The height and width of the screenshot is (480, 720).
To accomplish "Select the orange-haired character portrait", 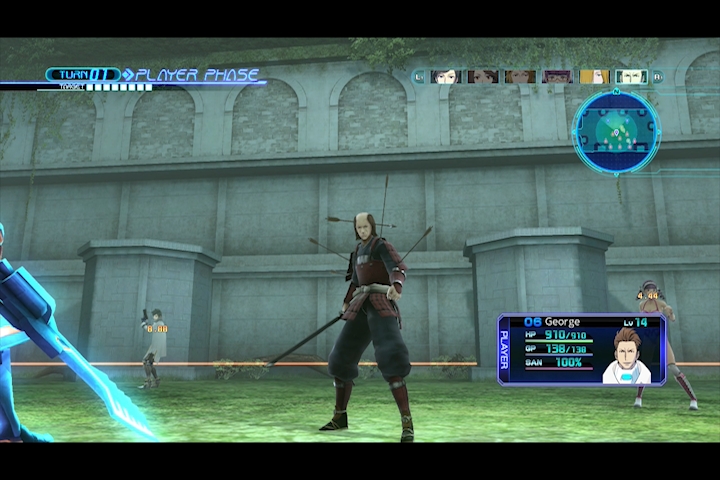I will click(519, 76).
